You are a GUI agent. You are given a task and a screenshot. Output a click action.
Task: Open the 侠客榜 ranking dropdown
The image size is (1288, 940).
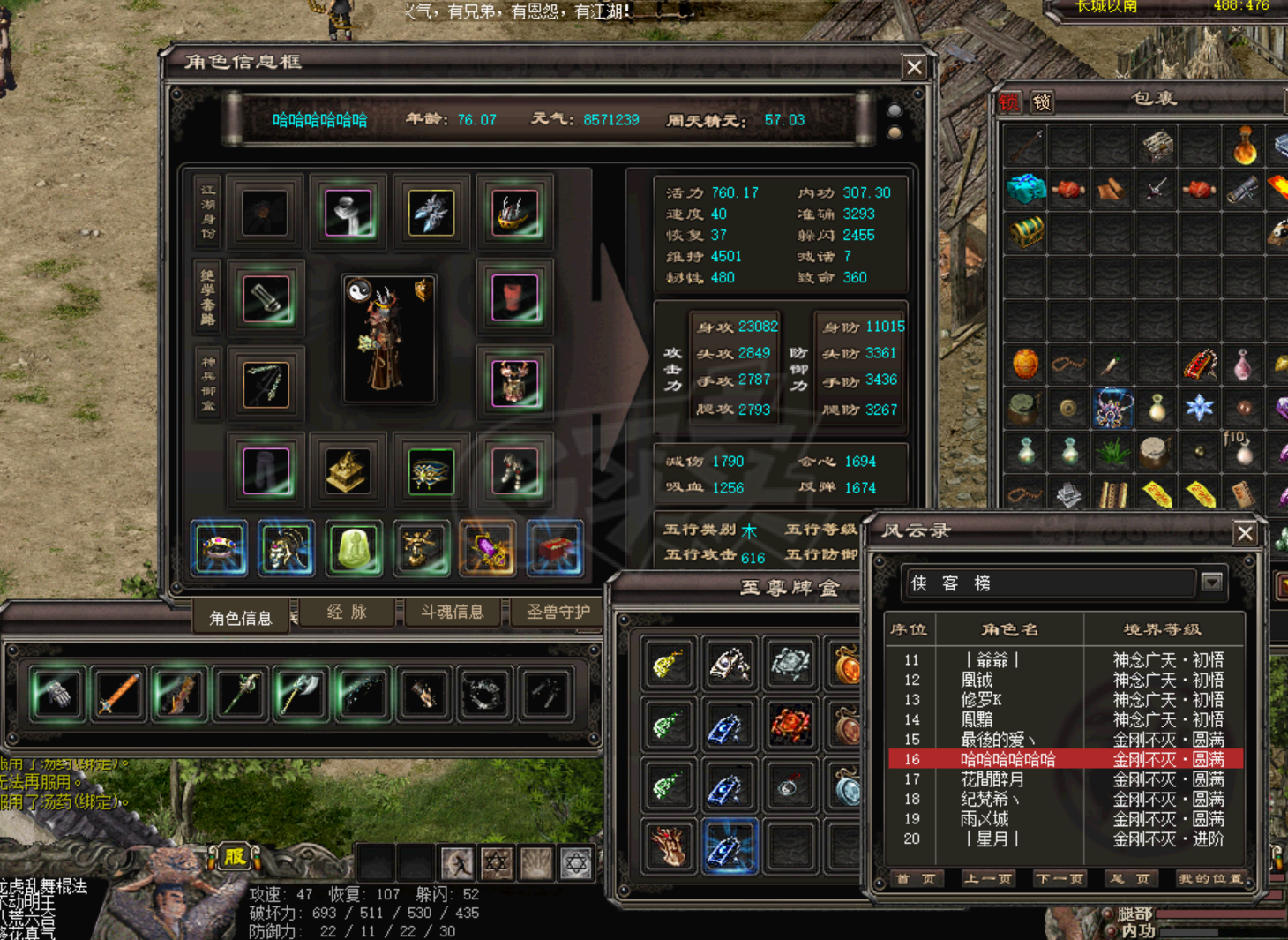1212,583
